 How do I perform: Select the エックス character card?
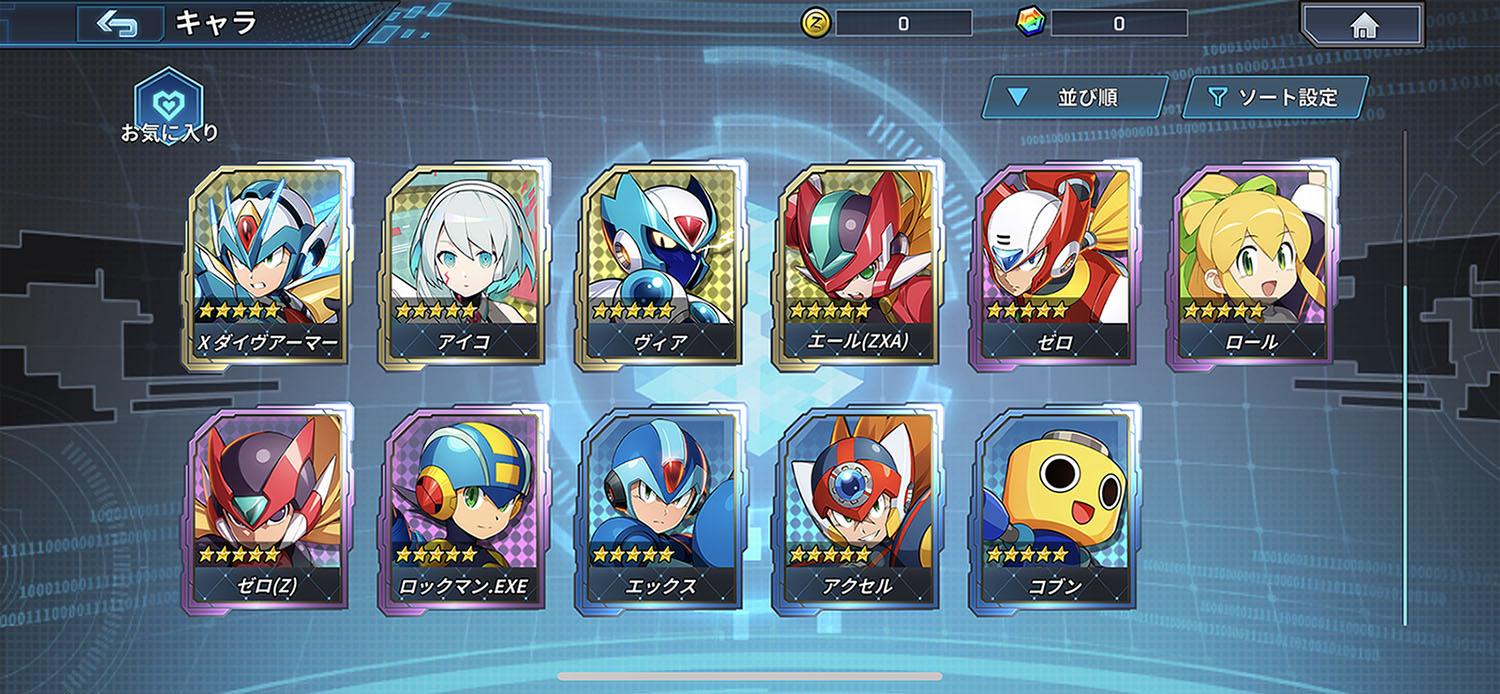tap(660, 508)
